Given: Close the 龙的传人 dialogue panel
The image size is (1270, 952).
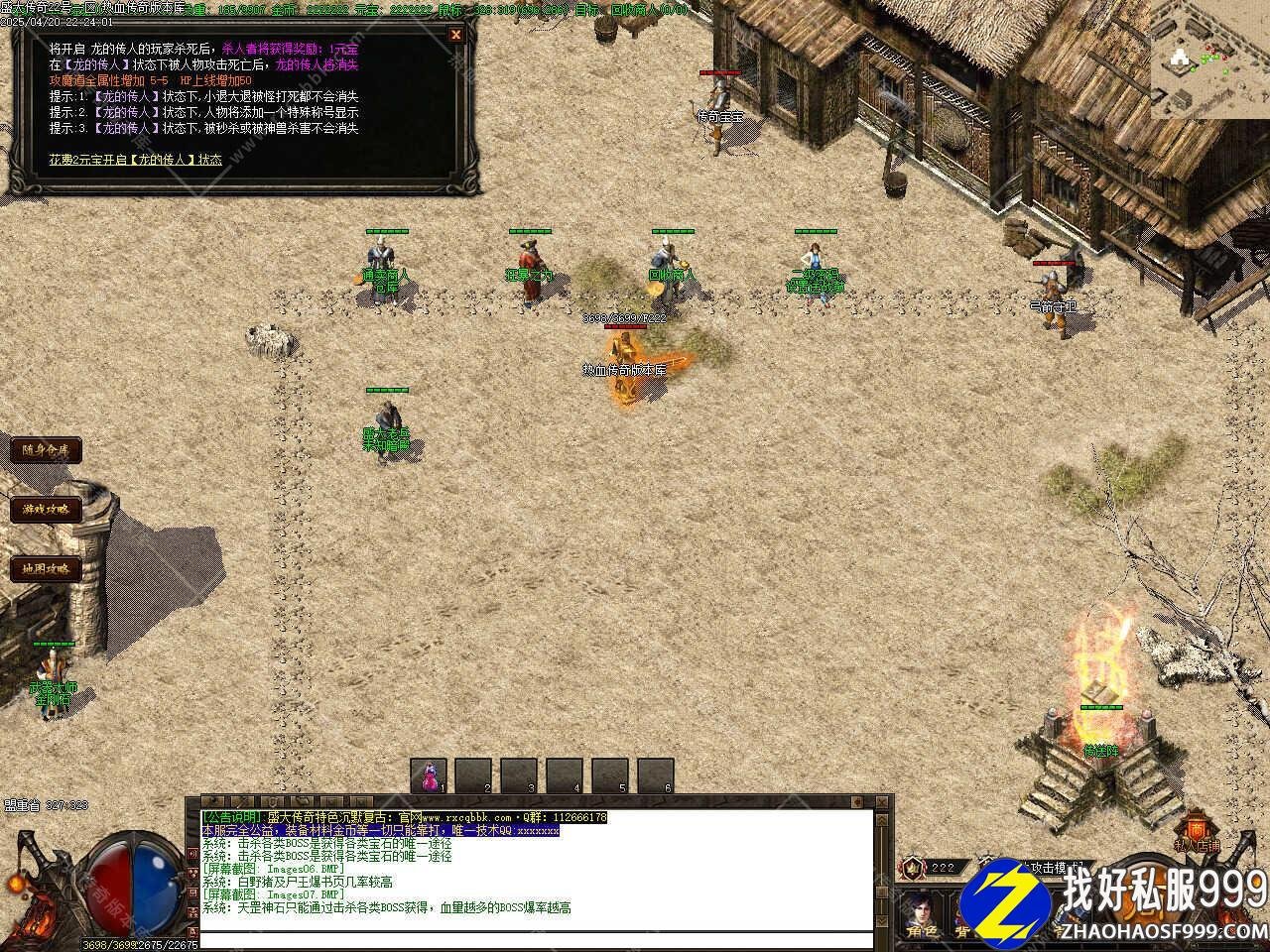Looking at the screenshot, I should coord(455,35).
